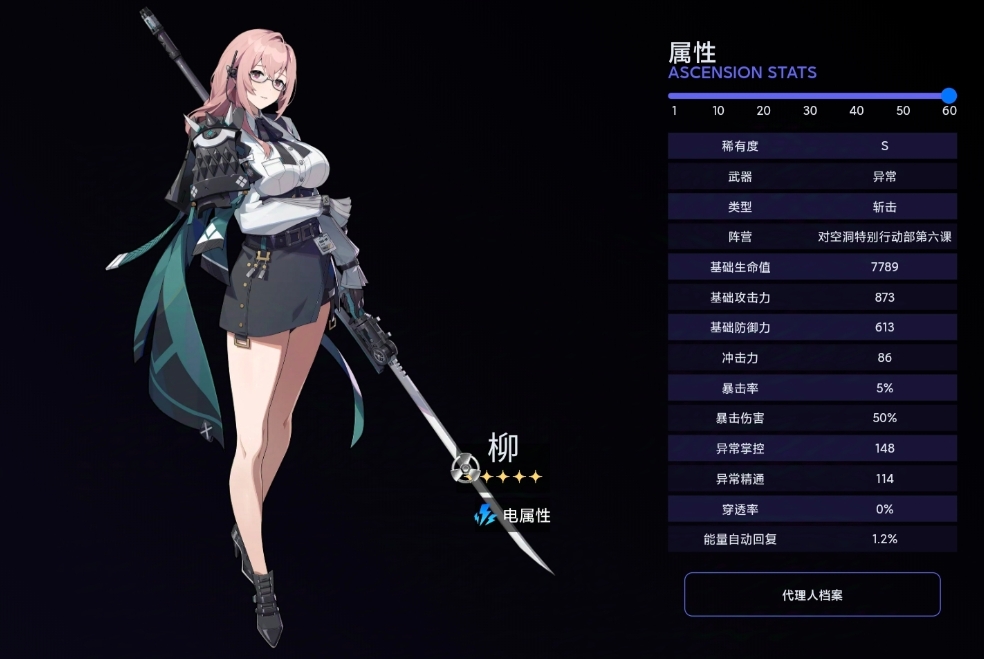Set ascension slider to level 20
This screenshot has height=659, width=984.
point(764,96)
